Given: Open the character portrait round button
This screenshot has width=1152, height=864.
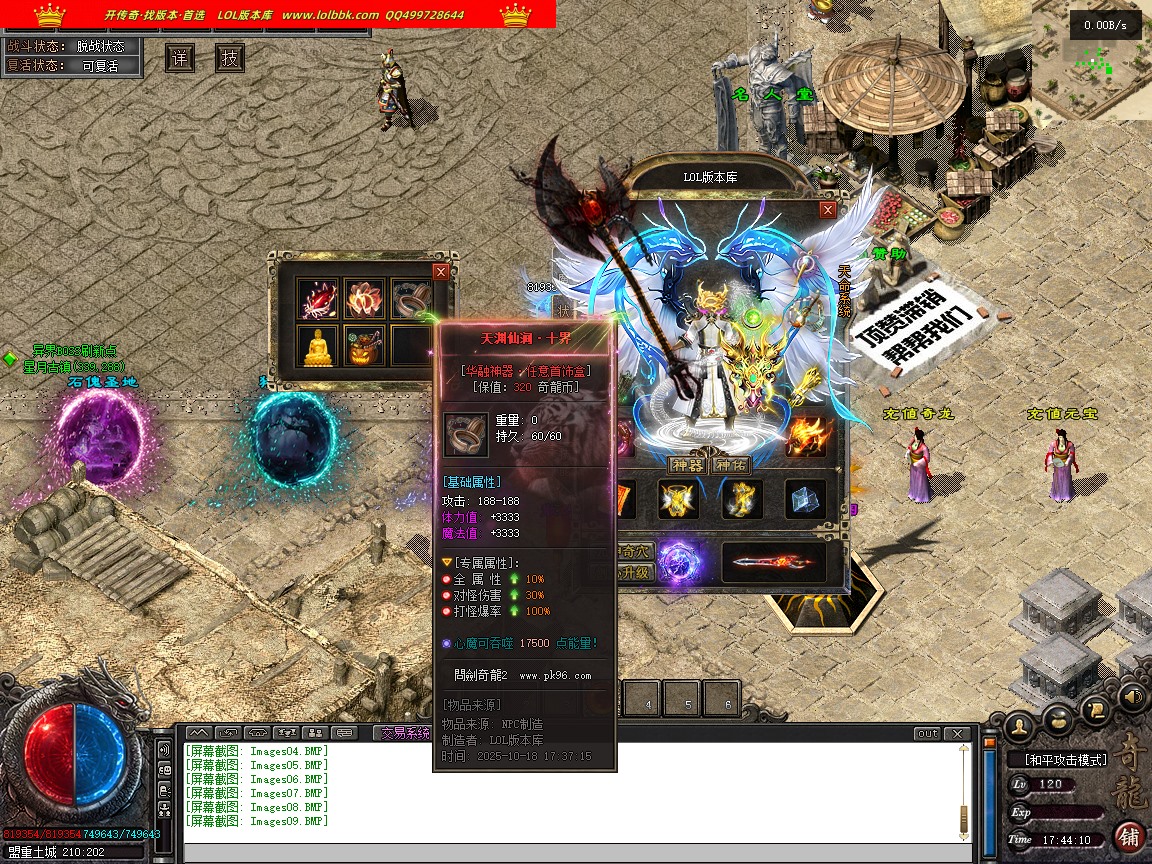Looking at the screenshot, I should (x=1020, y=724).
